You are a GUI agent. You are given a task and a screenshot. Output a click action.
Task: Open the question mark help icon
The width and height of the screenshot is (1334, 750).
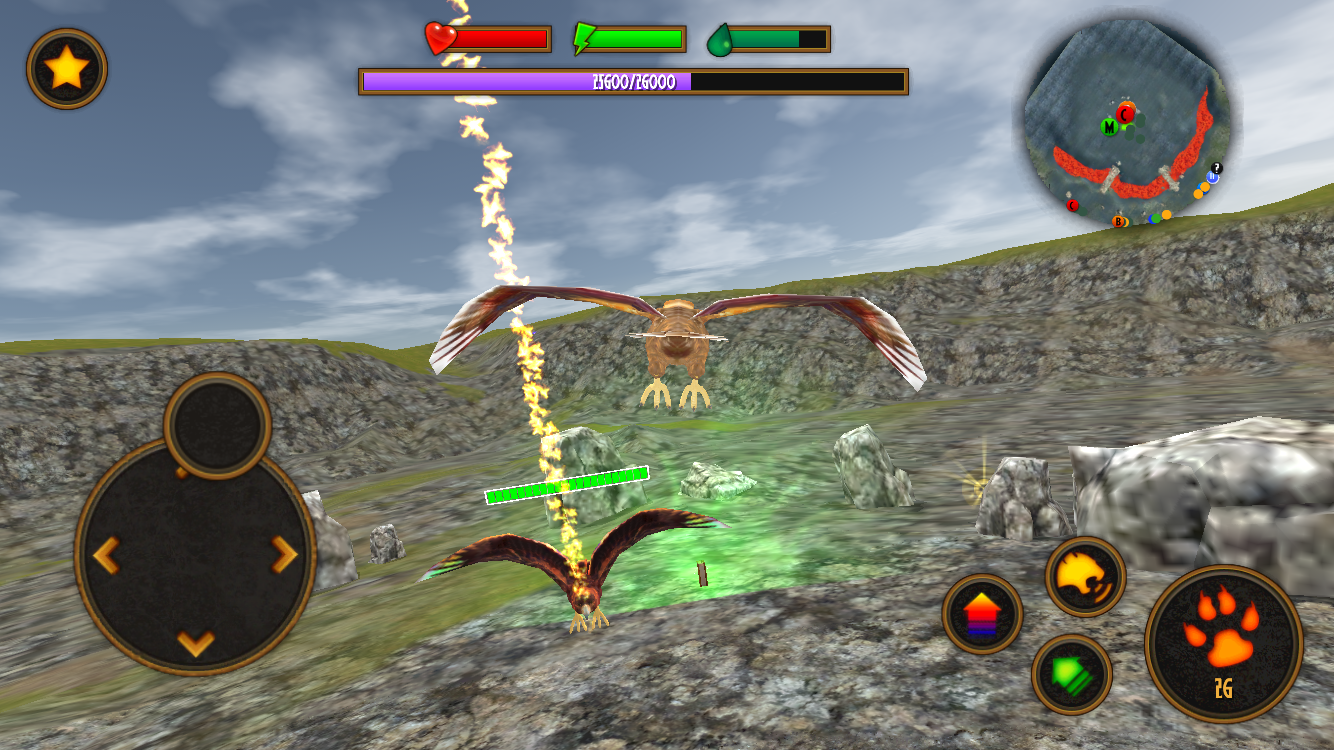pos(1216,168)
